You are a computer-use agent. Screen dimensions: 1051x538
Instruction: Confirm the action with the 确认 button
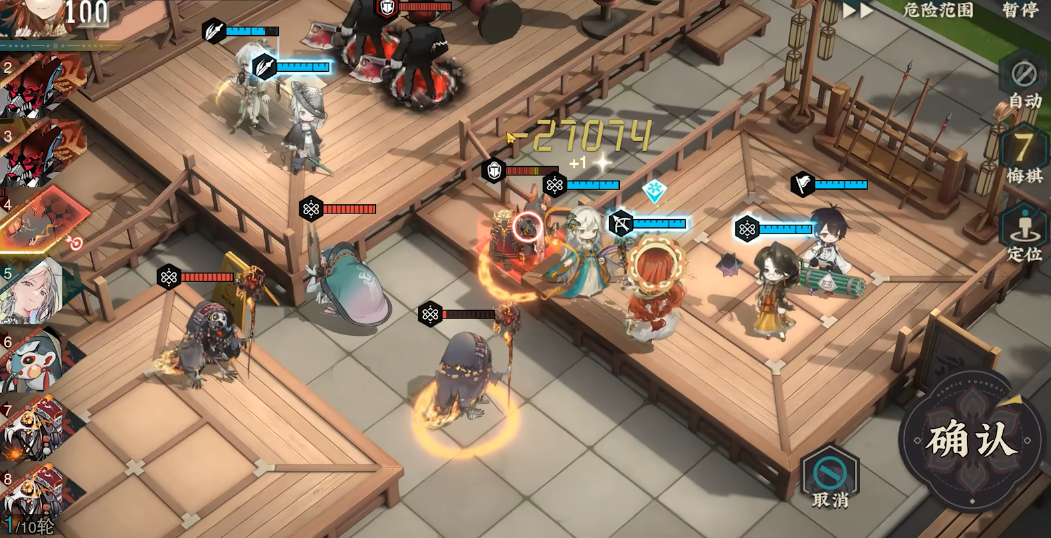point(971,441)
